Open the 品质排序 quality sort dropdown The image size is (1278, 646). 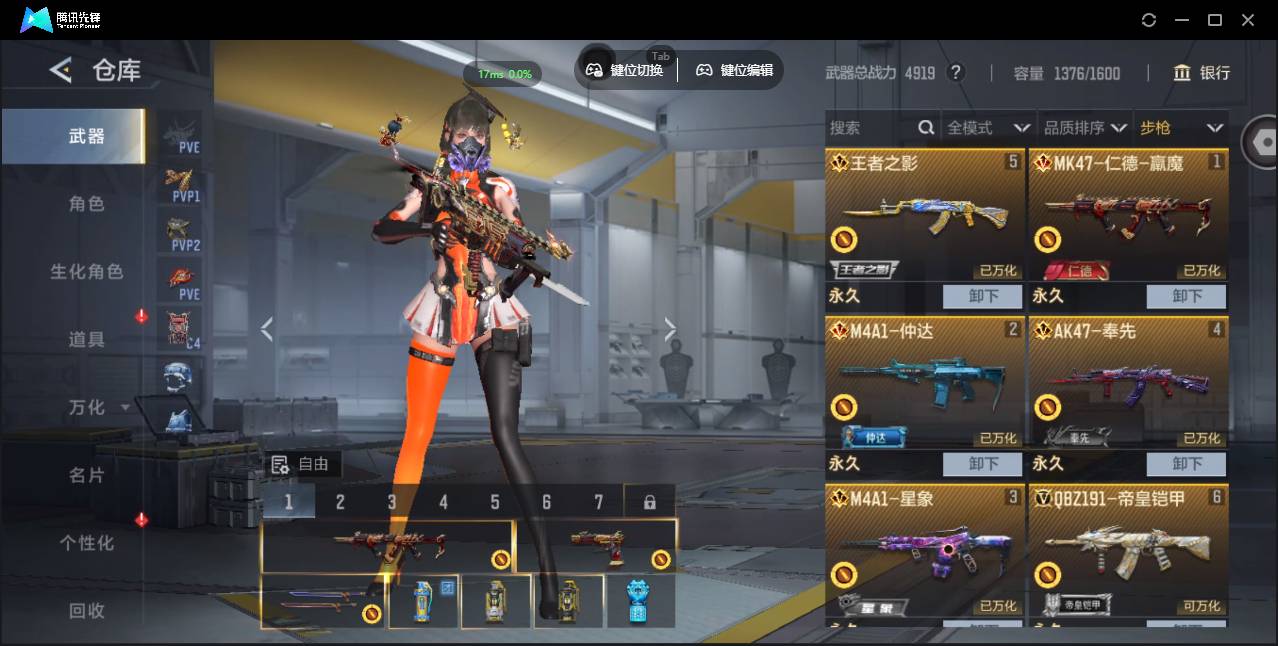(1084, 128)
